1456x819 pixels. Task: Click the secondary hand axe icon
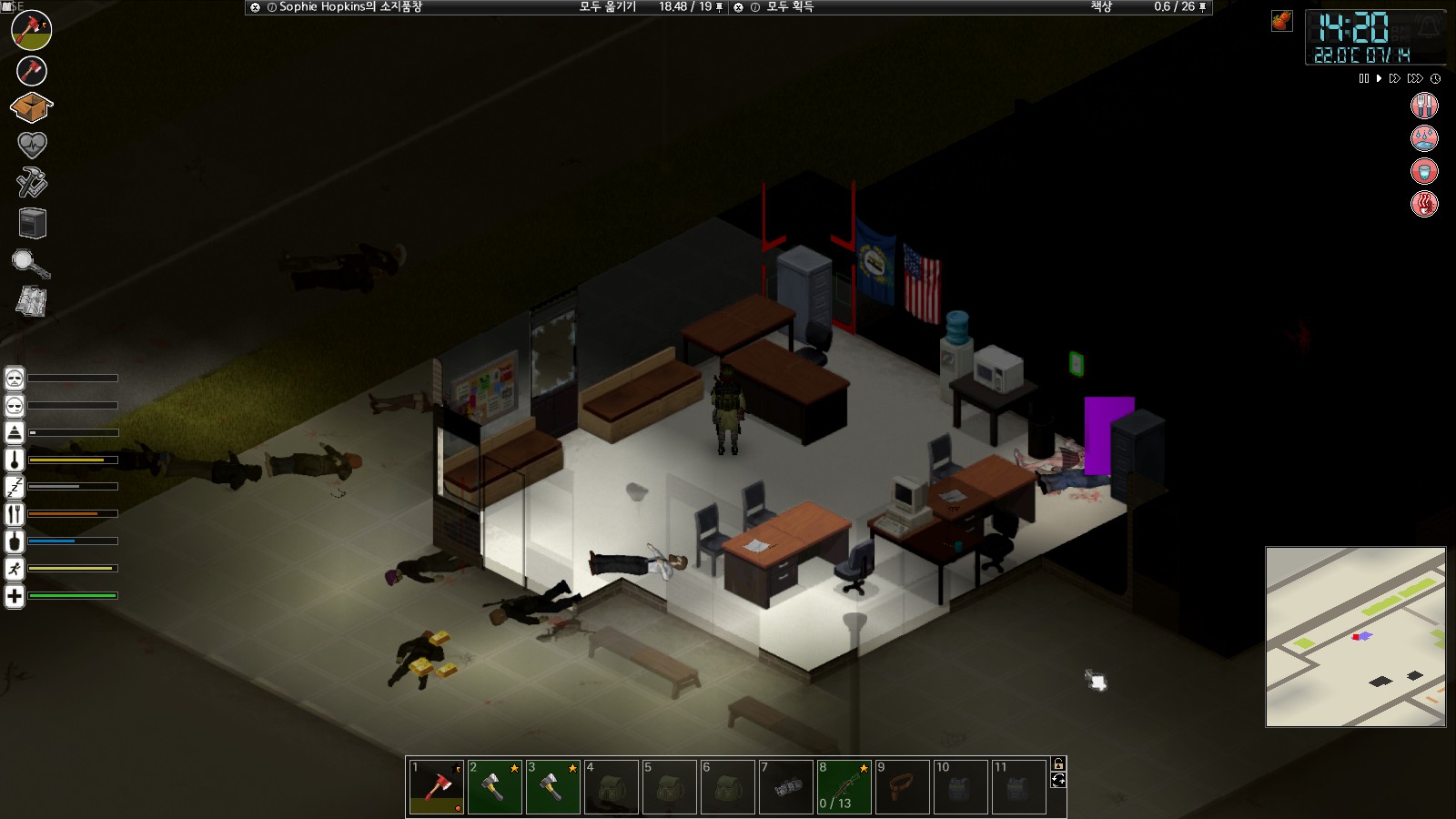[31, 70]
